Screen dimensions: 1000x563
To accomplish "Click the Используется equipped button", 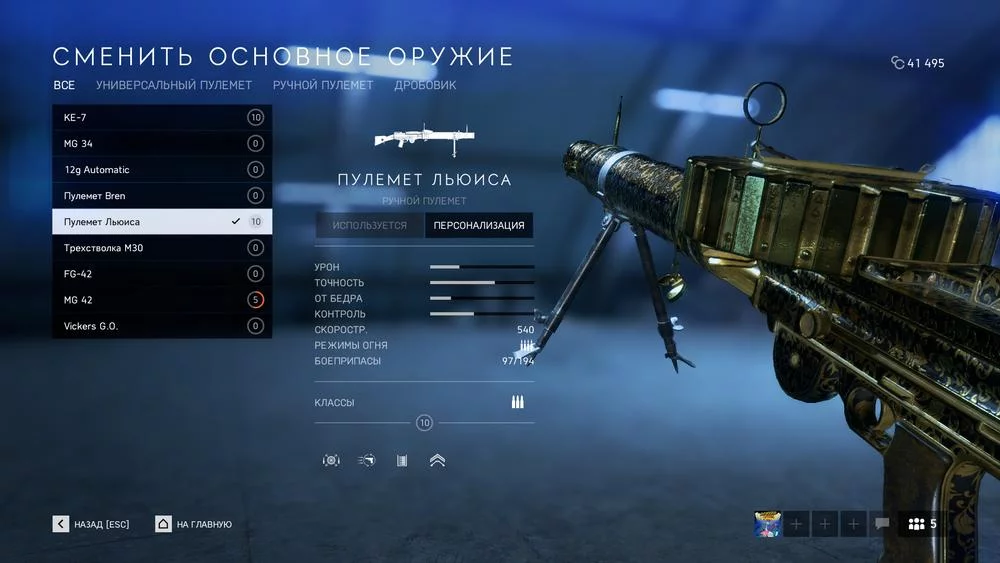I will pyautogui.click(x=370, y=225).
